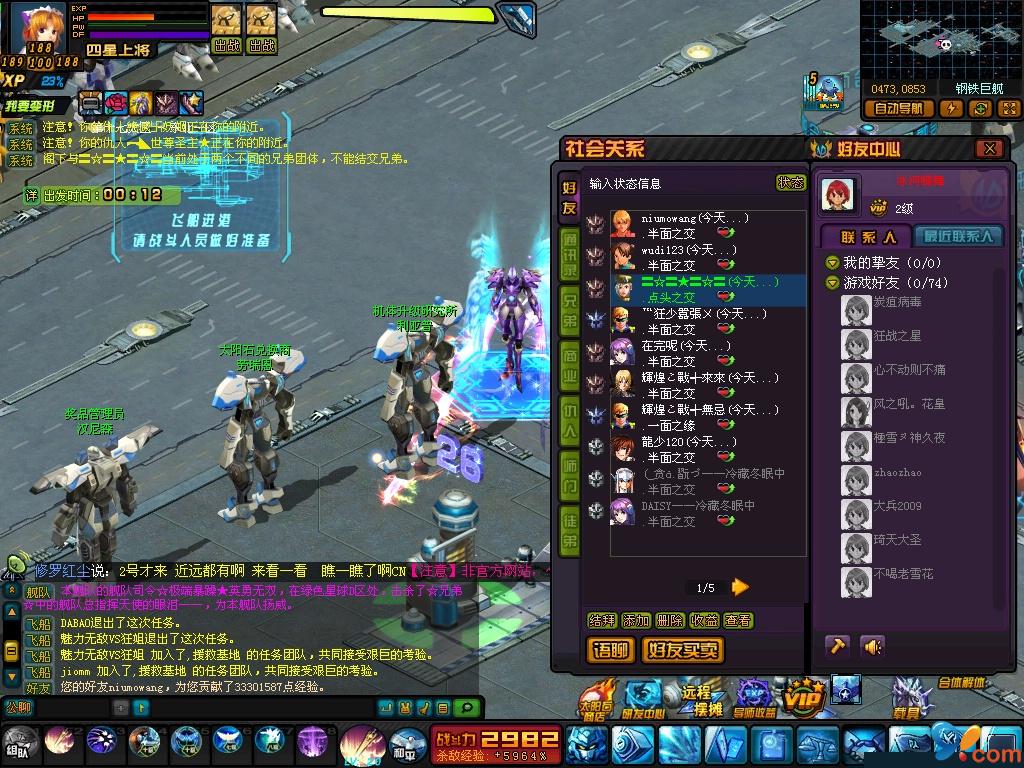Click the 添加 add friend button
Image resolution: width=1024 pixels, height=768 pixels.
[x=636, y=621]
